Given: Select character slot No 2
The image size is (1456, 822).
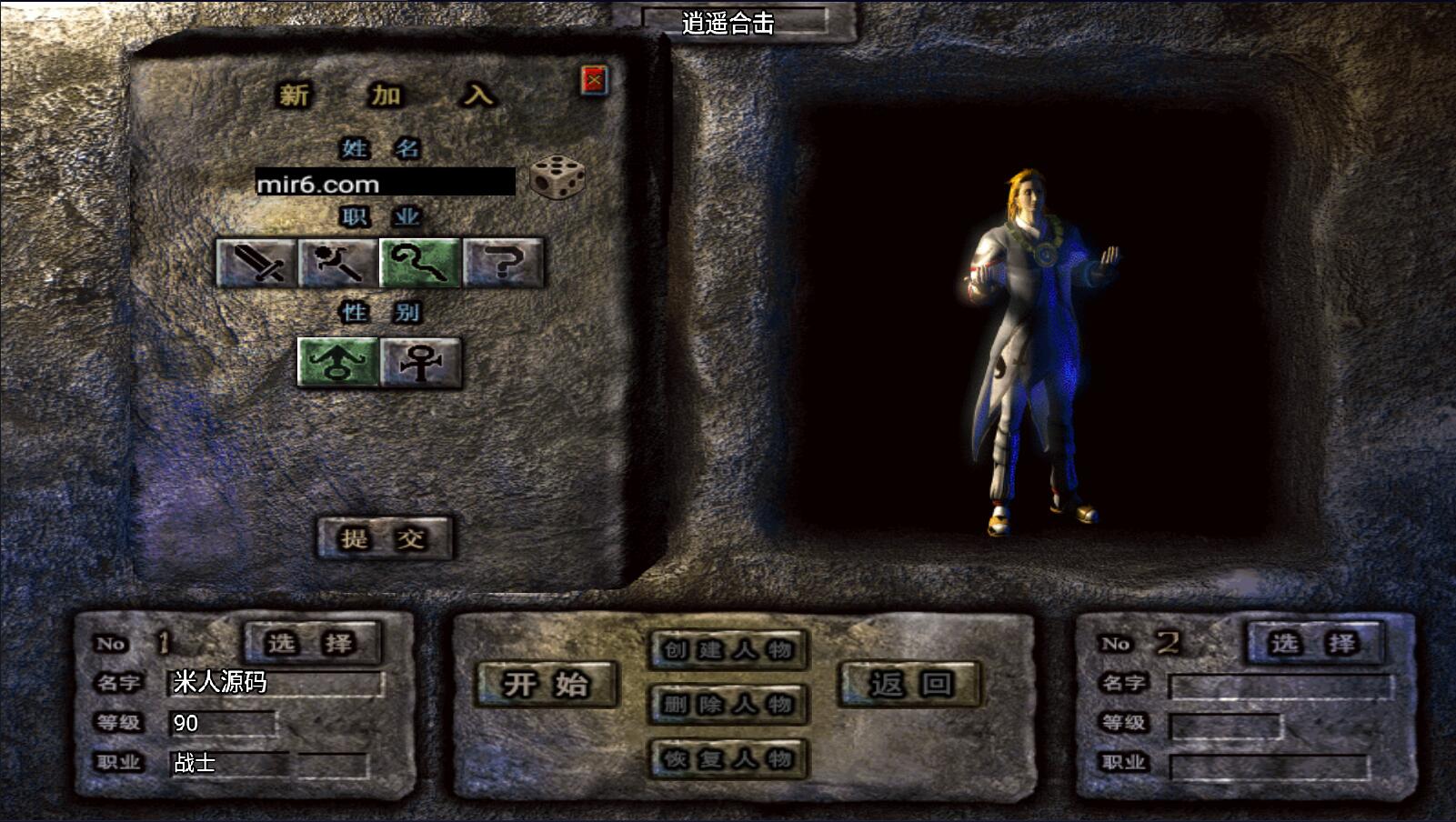Looking at the screenshot, I should coord(1314,643).
